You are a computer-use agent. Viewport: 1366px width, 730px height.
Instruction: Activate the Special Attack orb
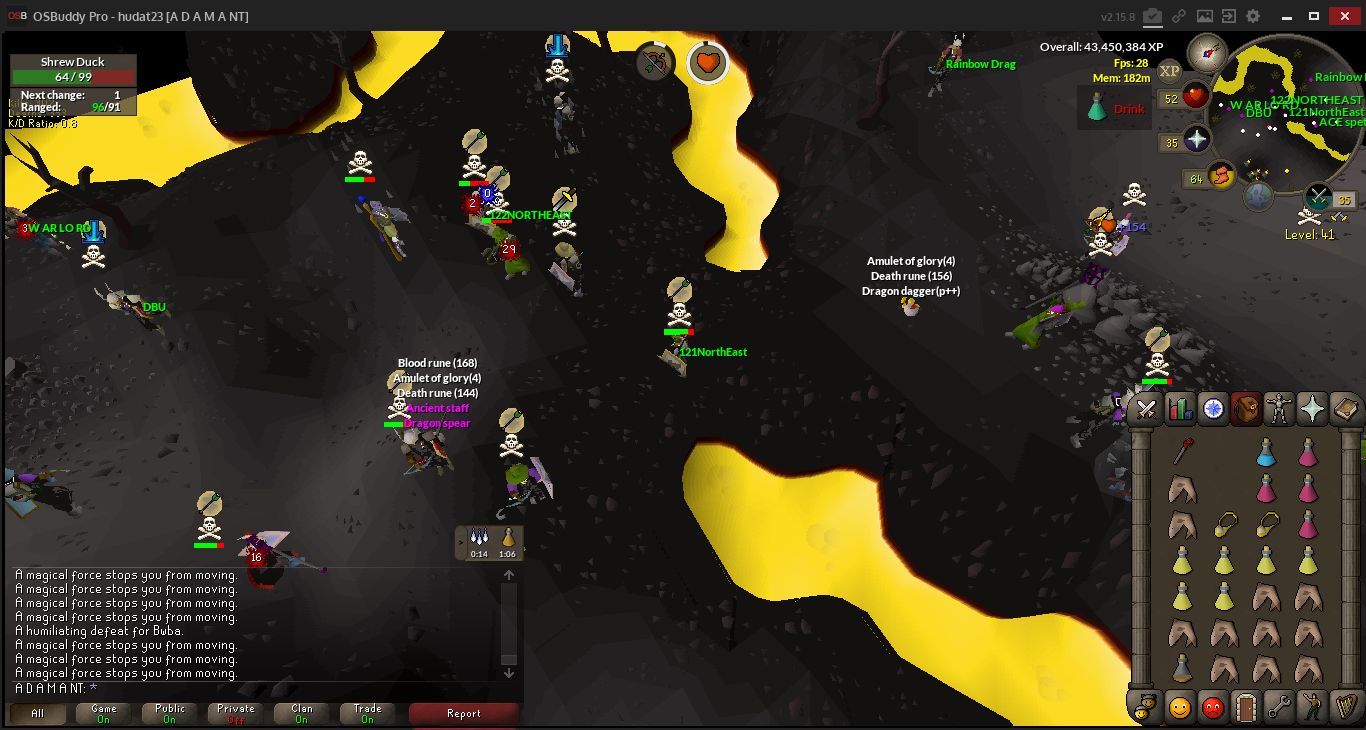(x=1320, y=196)
